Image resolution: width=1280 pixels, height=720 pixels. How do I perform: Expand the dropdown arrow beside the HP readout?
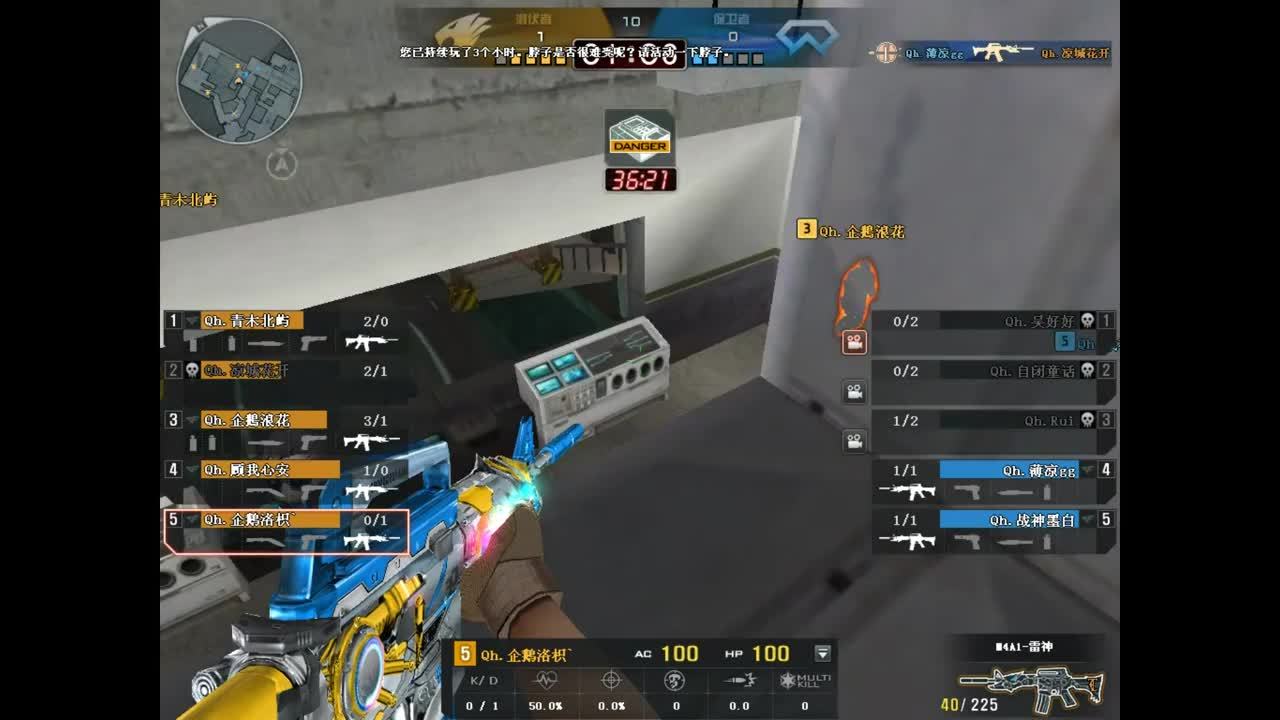point(823,654)
